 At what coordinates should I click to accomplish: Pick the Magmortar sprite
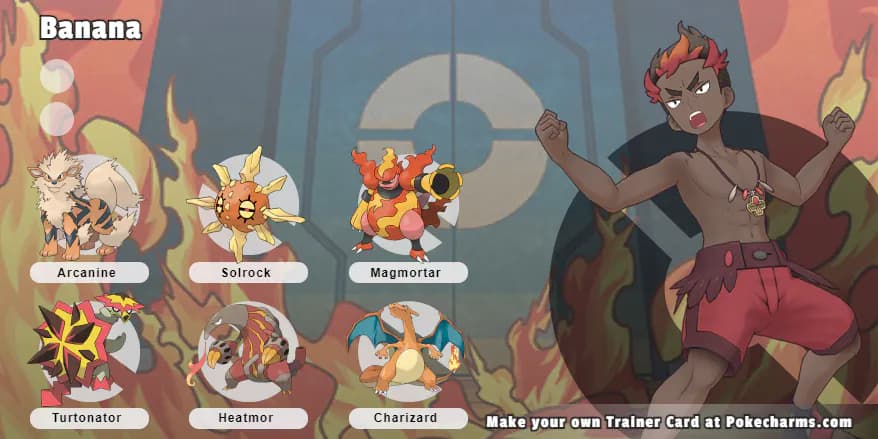pos(402,200)
